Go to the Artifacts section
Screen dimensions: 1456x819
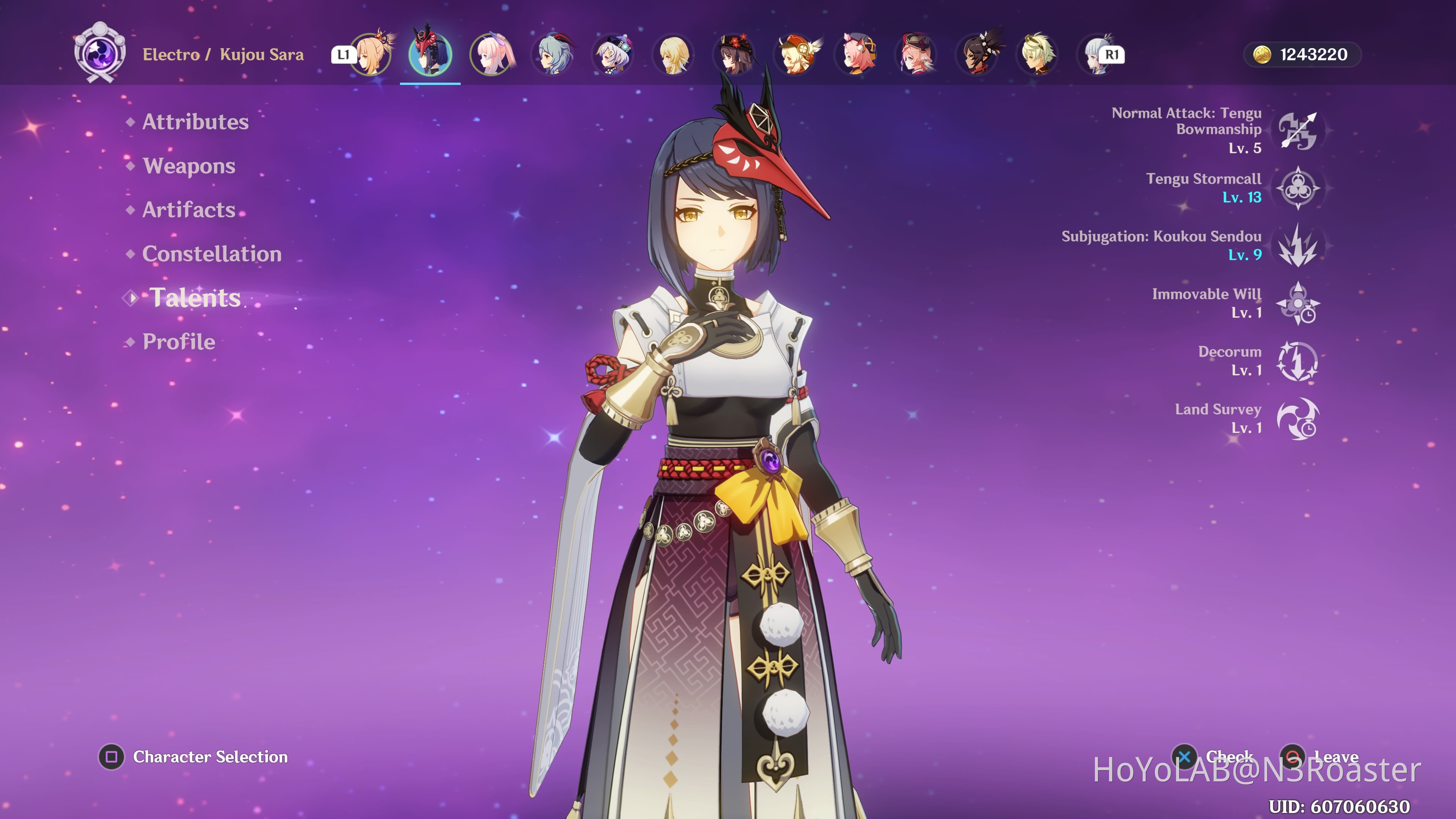[189, 210]
